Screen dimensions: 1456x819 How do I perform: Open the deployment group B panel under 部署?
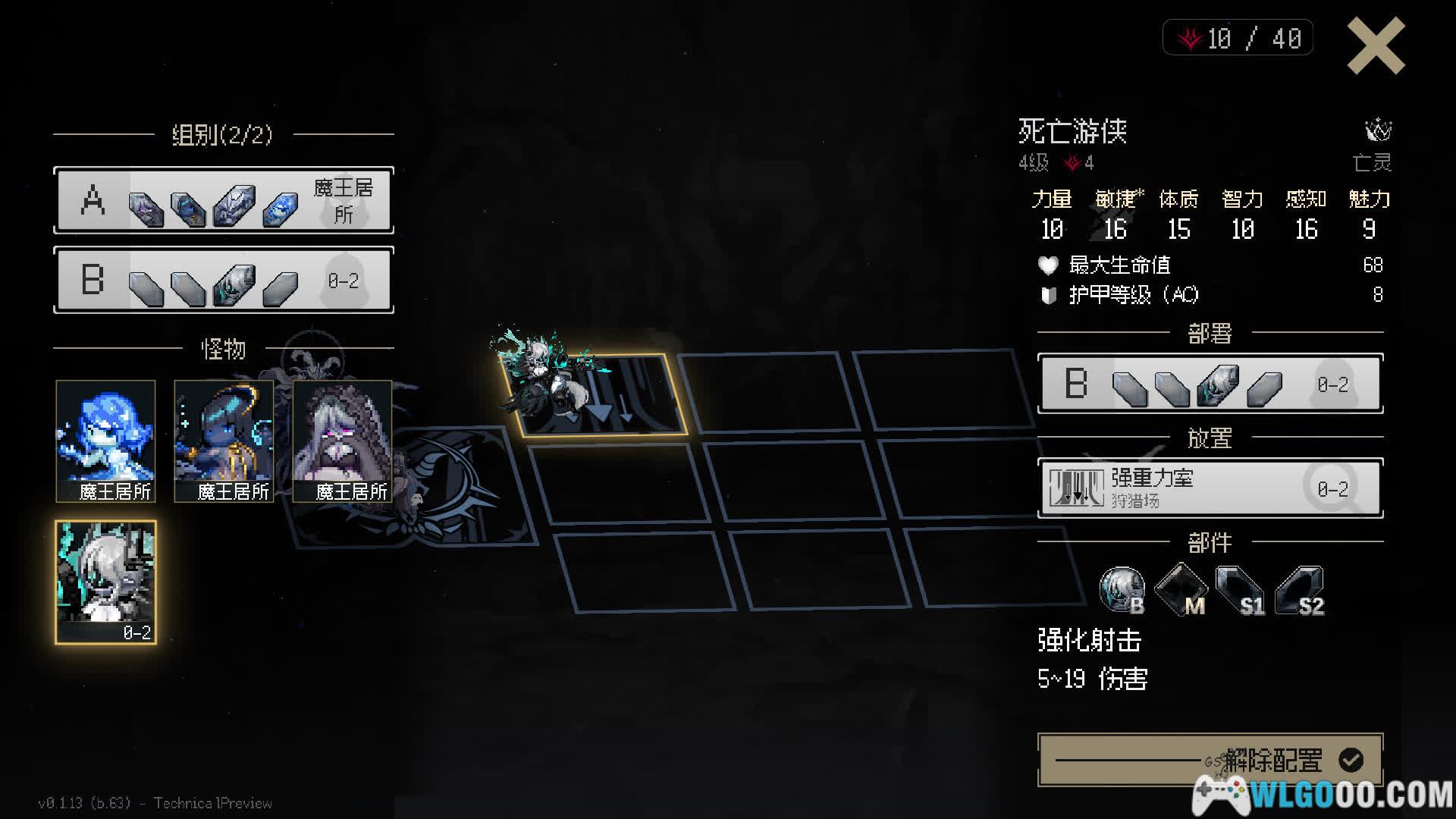point(1210,384)
